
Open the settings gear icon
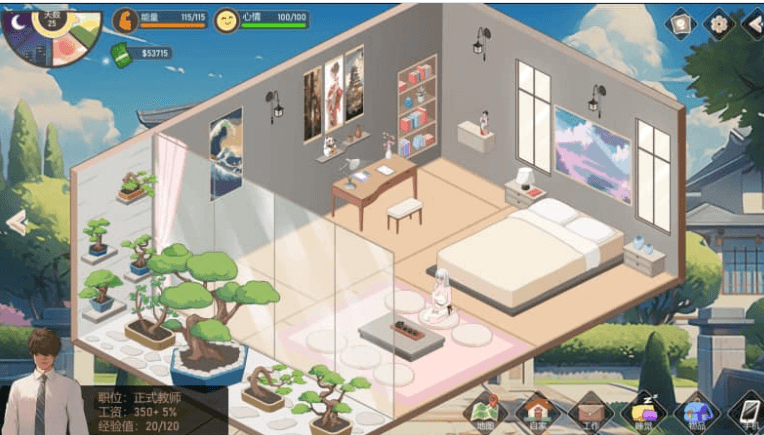[718, 23]
